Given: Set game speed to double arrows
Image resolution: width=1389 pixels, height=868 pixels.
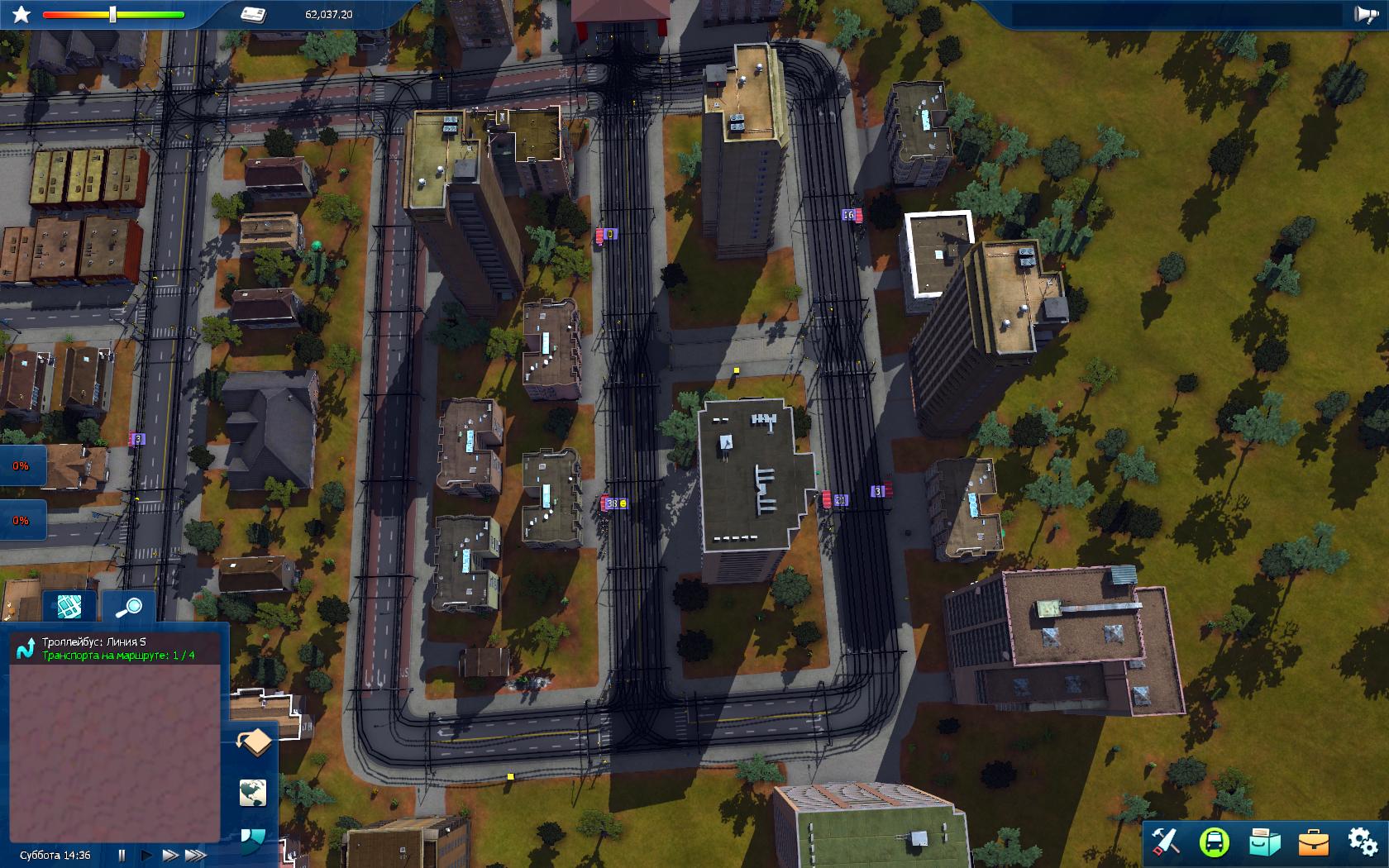Looking at the screenshot, I should pyautogui.click(x=170, y=855).
